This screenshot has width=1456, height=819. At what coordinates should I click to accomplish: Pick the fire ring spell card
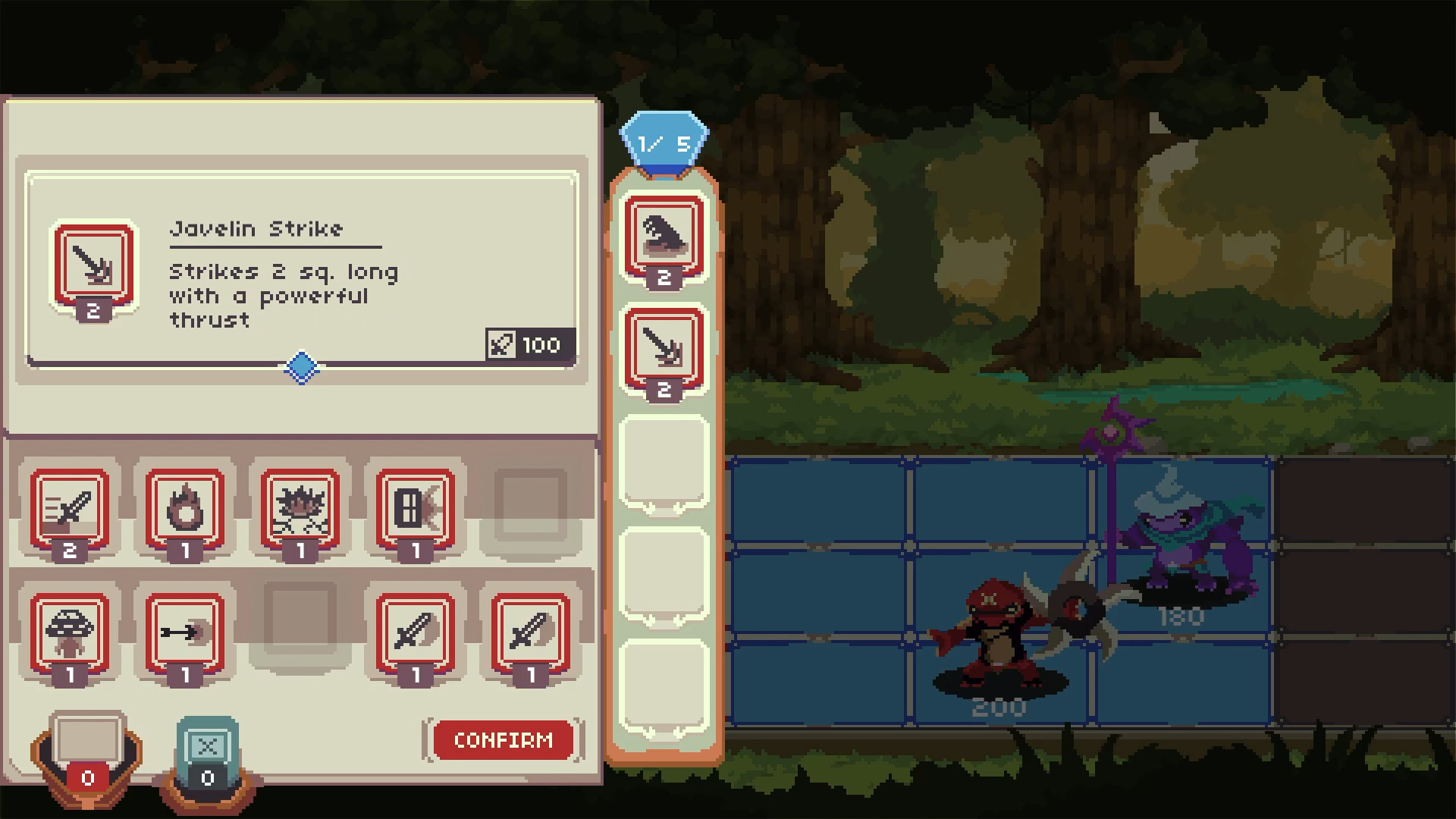184,512
